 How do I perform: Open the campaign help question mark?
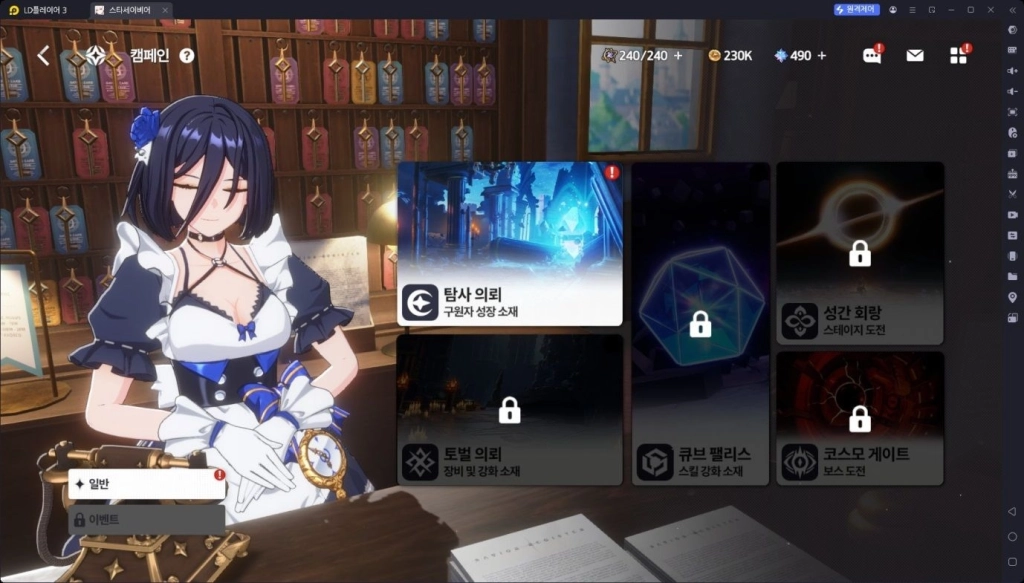point(187,56)
